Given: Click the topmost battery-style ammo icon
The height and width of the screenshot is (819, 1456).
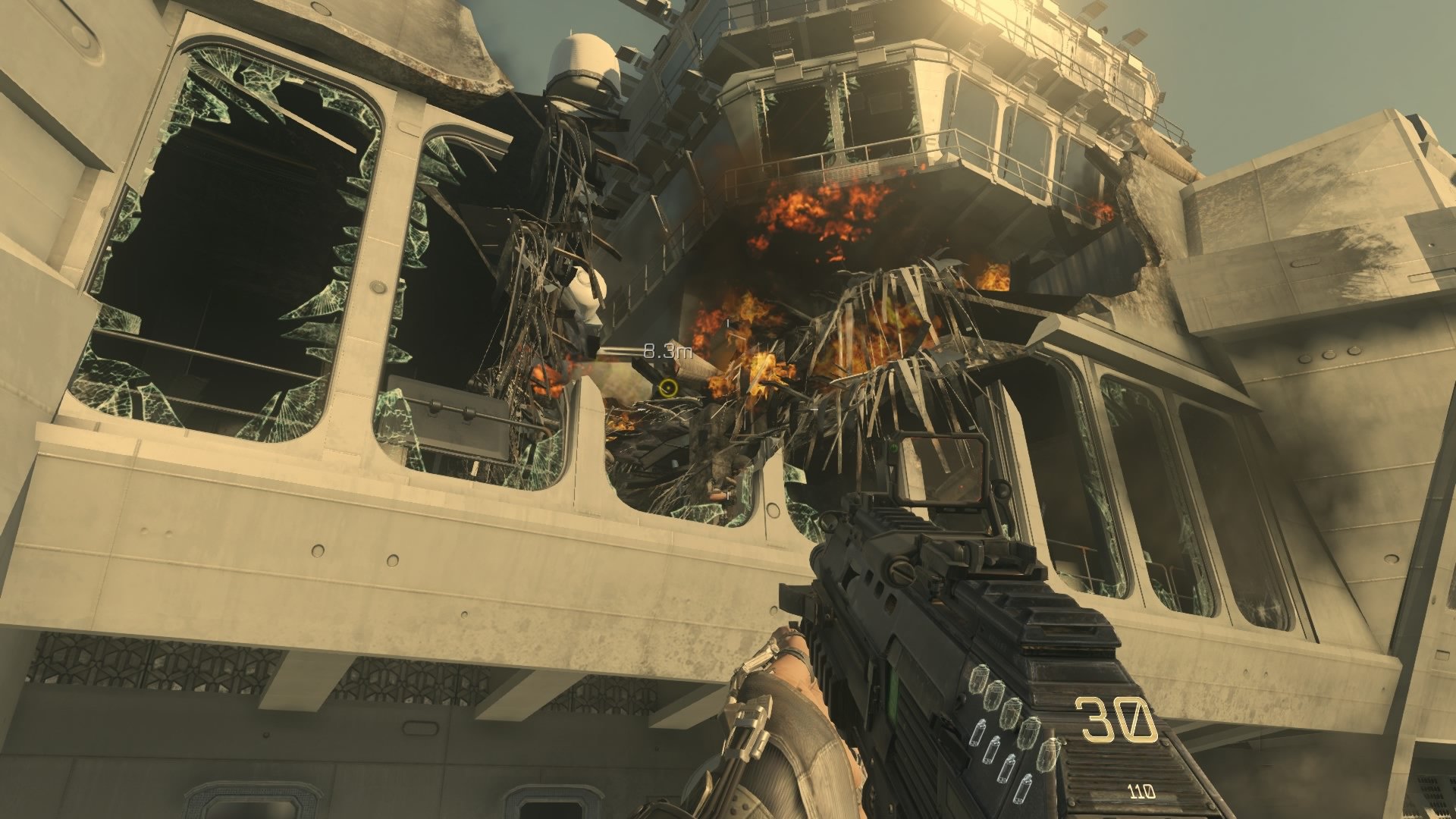Looking at the screenshot, I should (x=979, y=733).
